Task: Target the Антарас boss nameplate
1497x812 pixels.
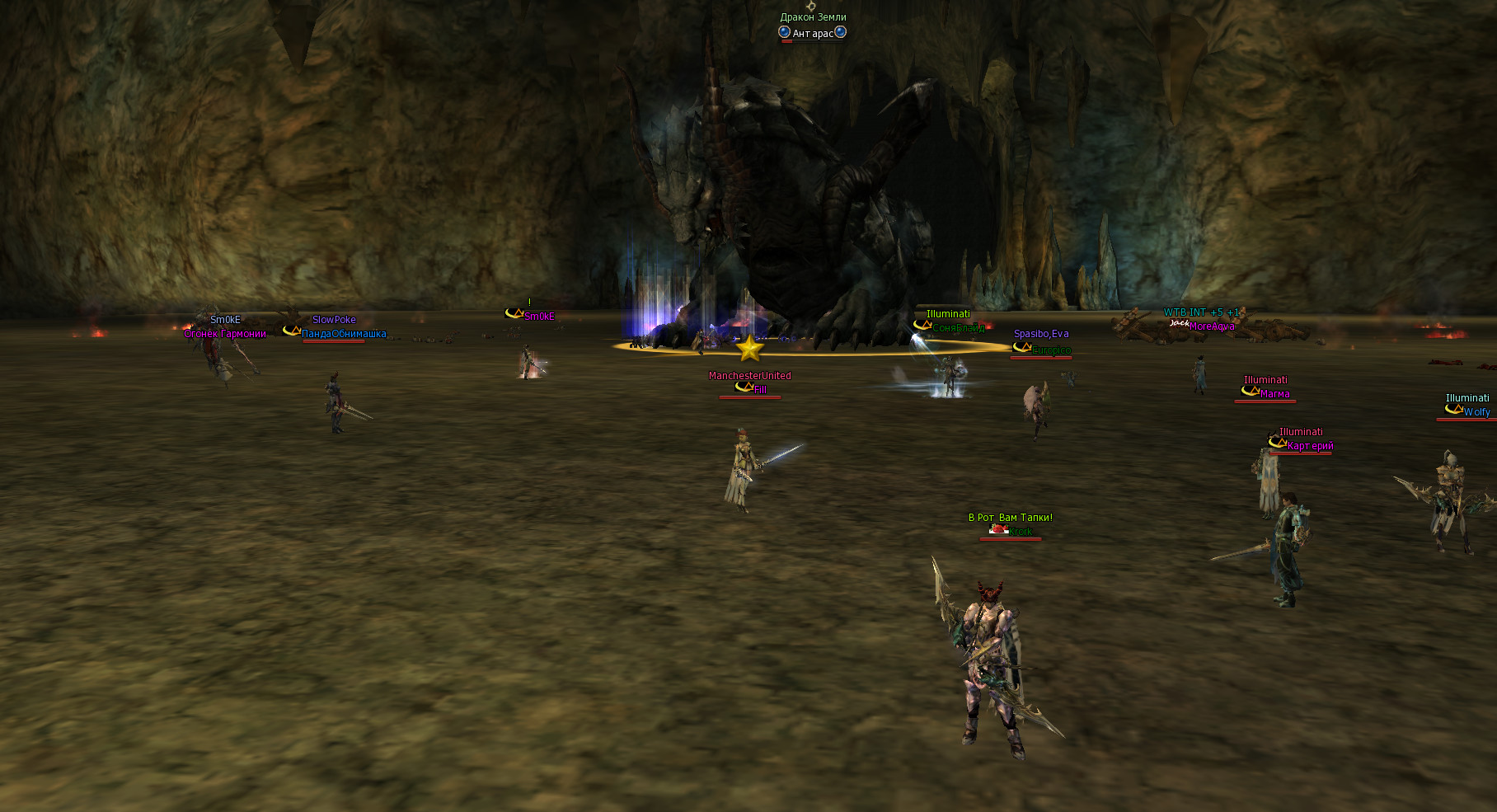Action: (x=813, y=34)
